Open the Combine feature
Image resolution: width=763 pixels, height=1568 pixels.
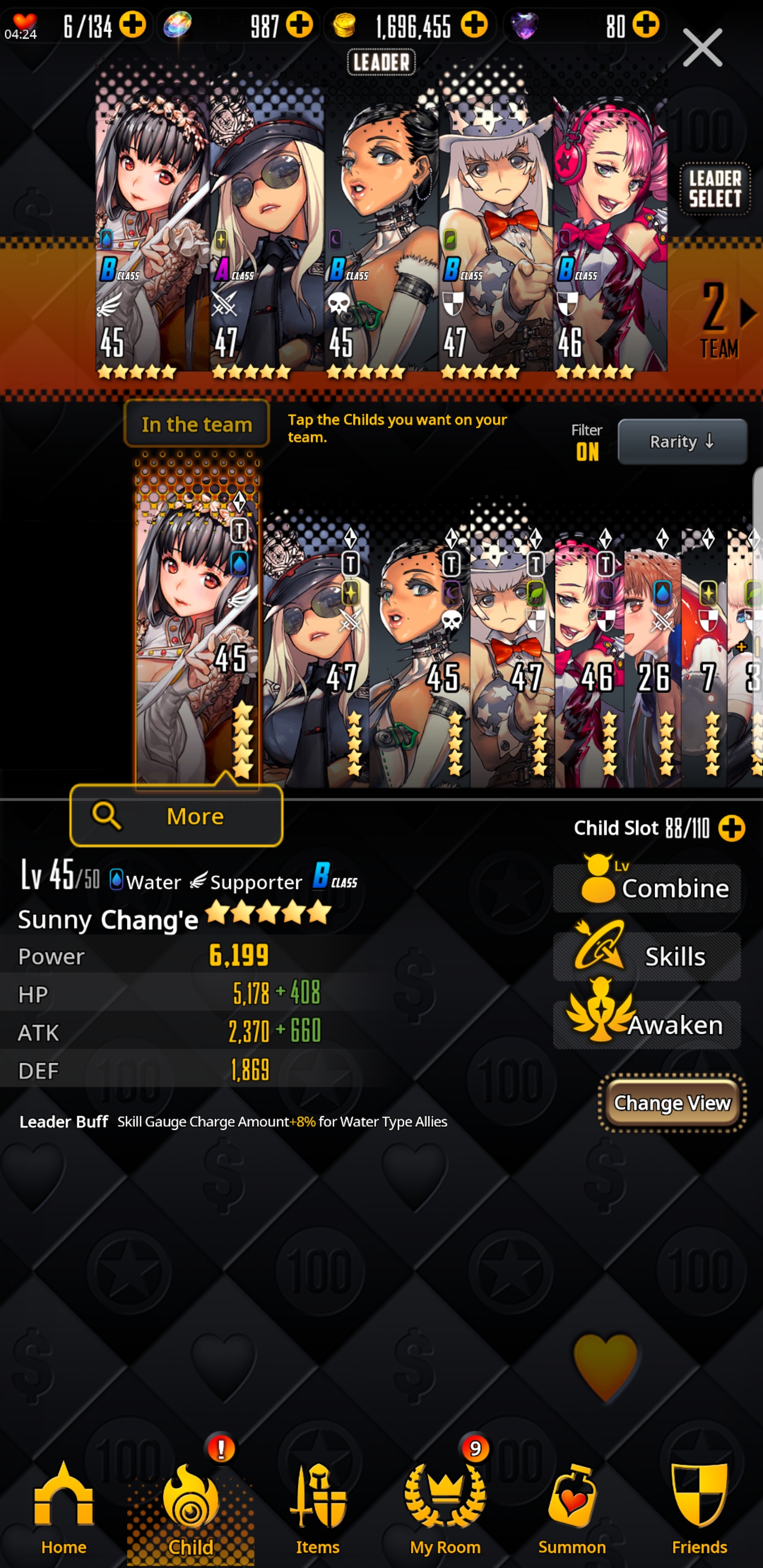coord(647,888)
